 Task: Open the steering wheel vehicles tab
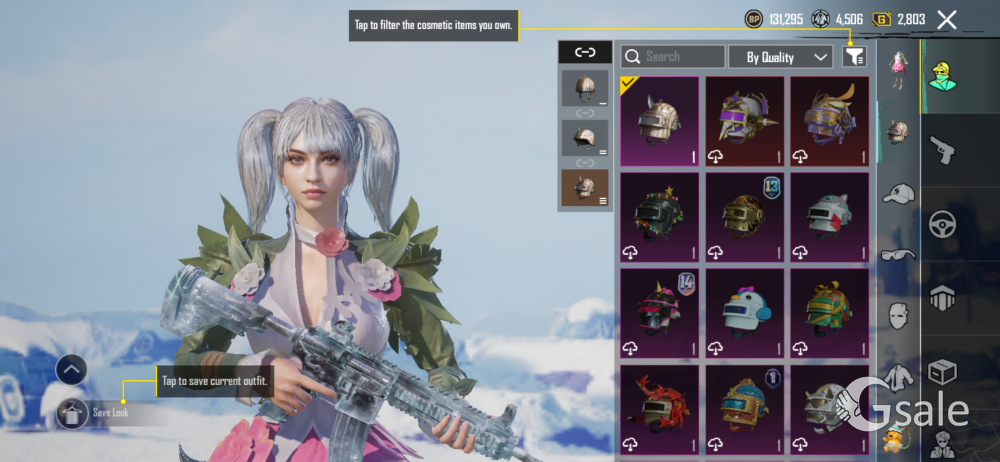[x=942, y=223]
